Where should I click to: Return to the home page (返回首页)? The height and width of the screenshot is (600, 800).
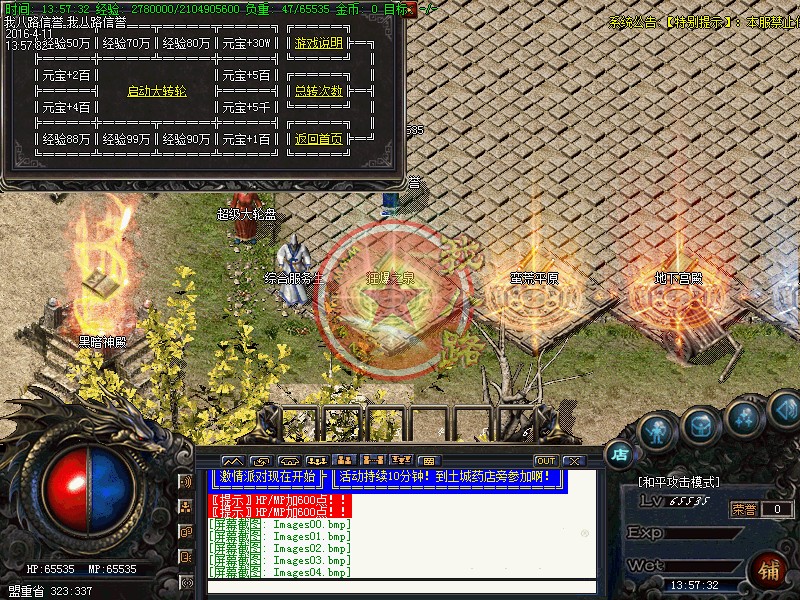(319, 139)
